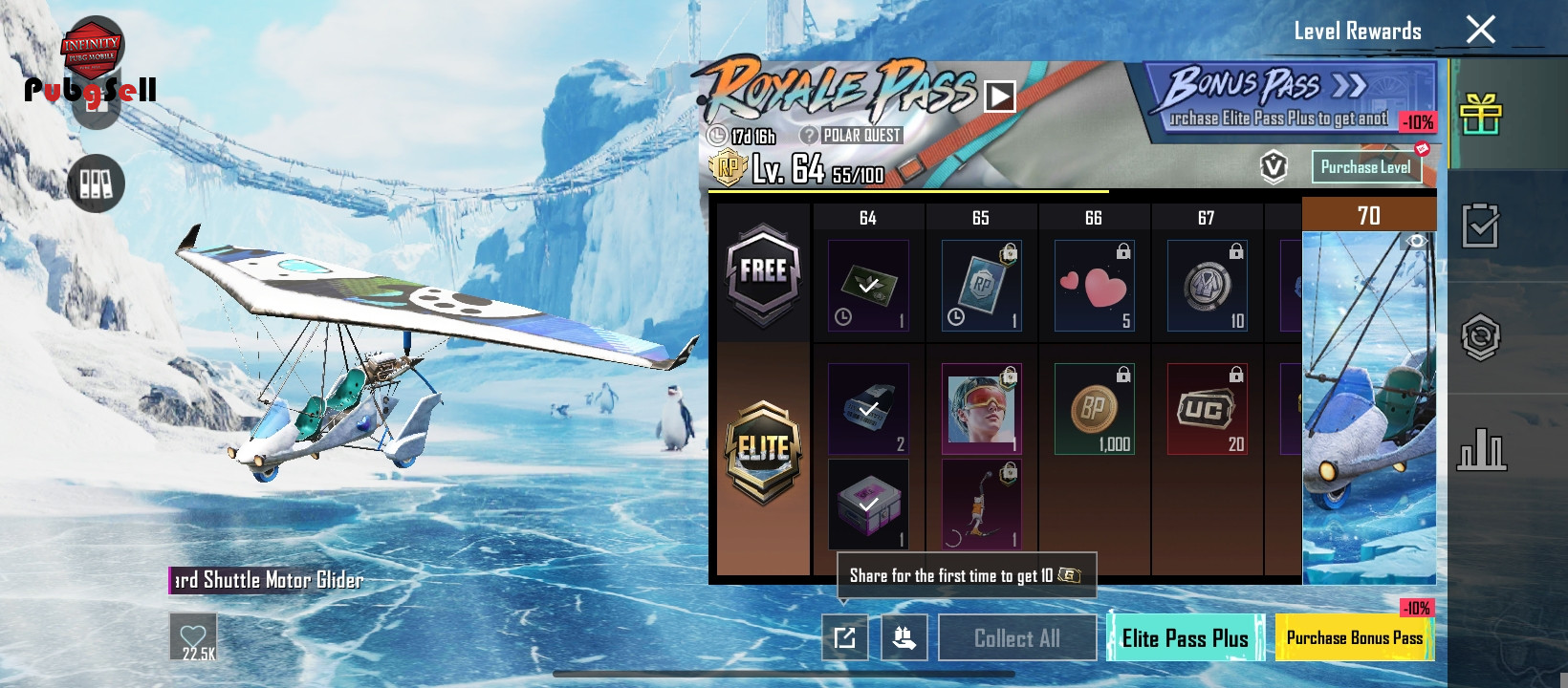Select the level 65 free RP card reward
Image resolution: width=1568 pixels, height=688 pixels.
[981, 286]
